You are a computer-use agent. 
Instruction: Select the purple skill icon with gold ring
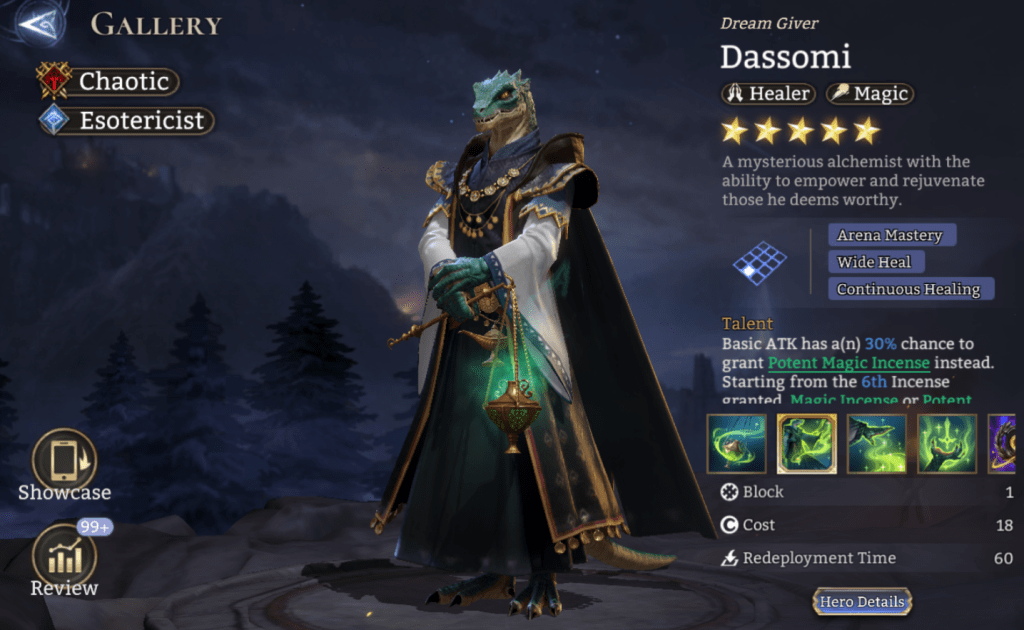pos(1006,444)
